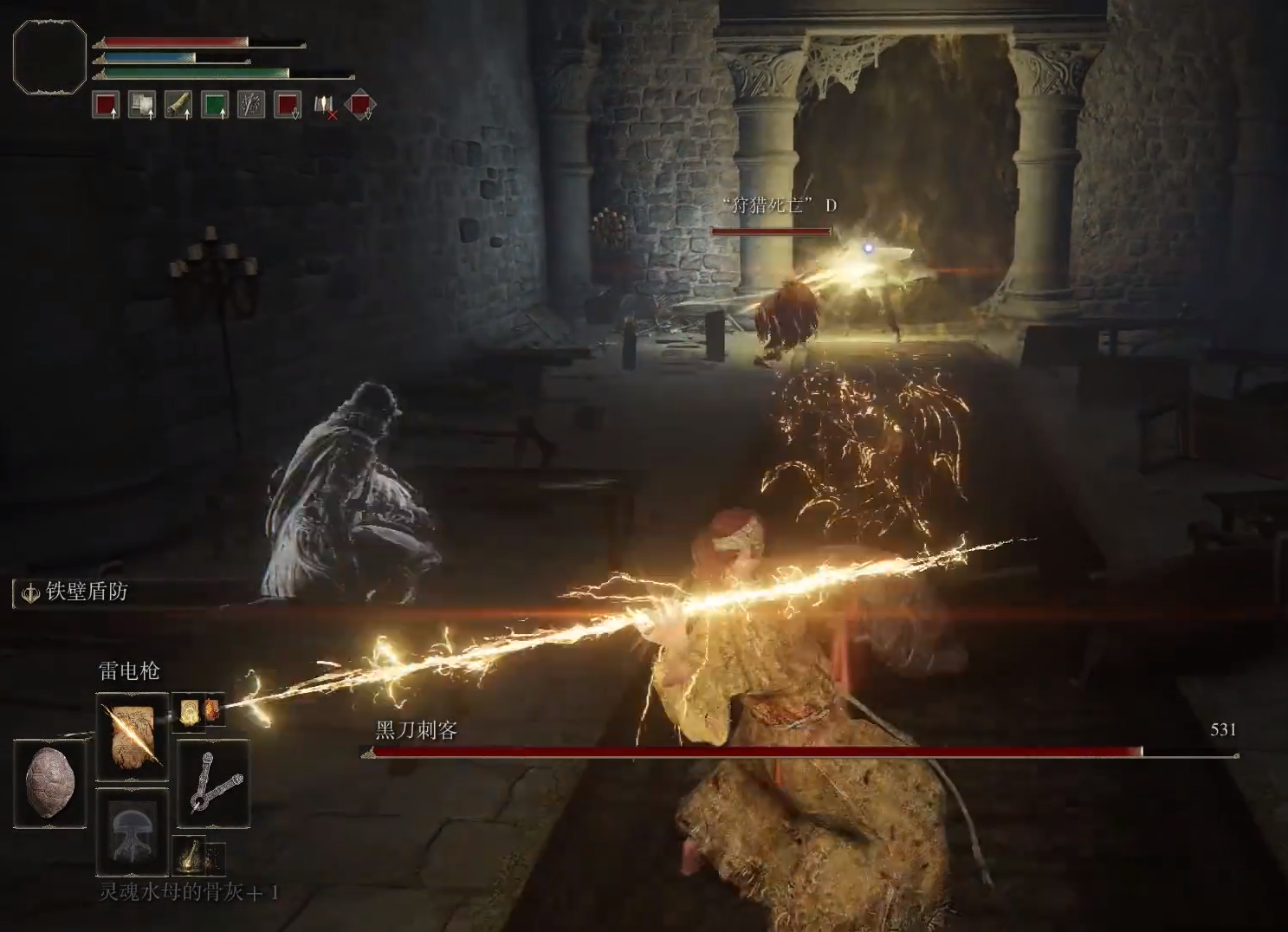1288x932 pixels.
Task: Select the sacred seal weapon slot
Action: tap(213, 783)
